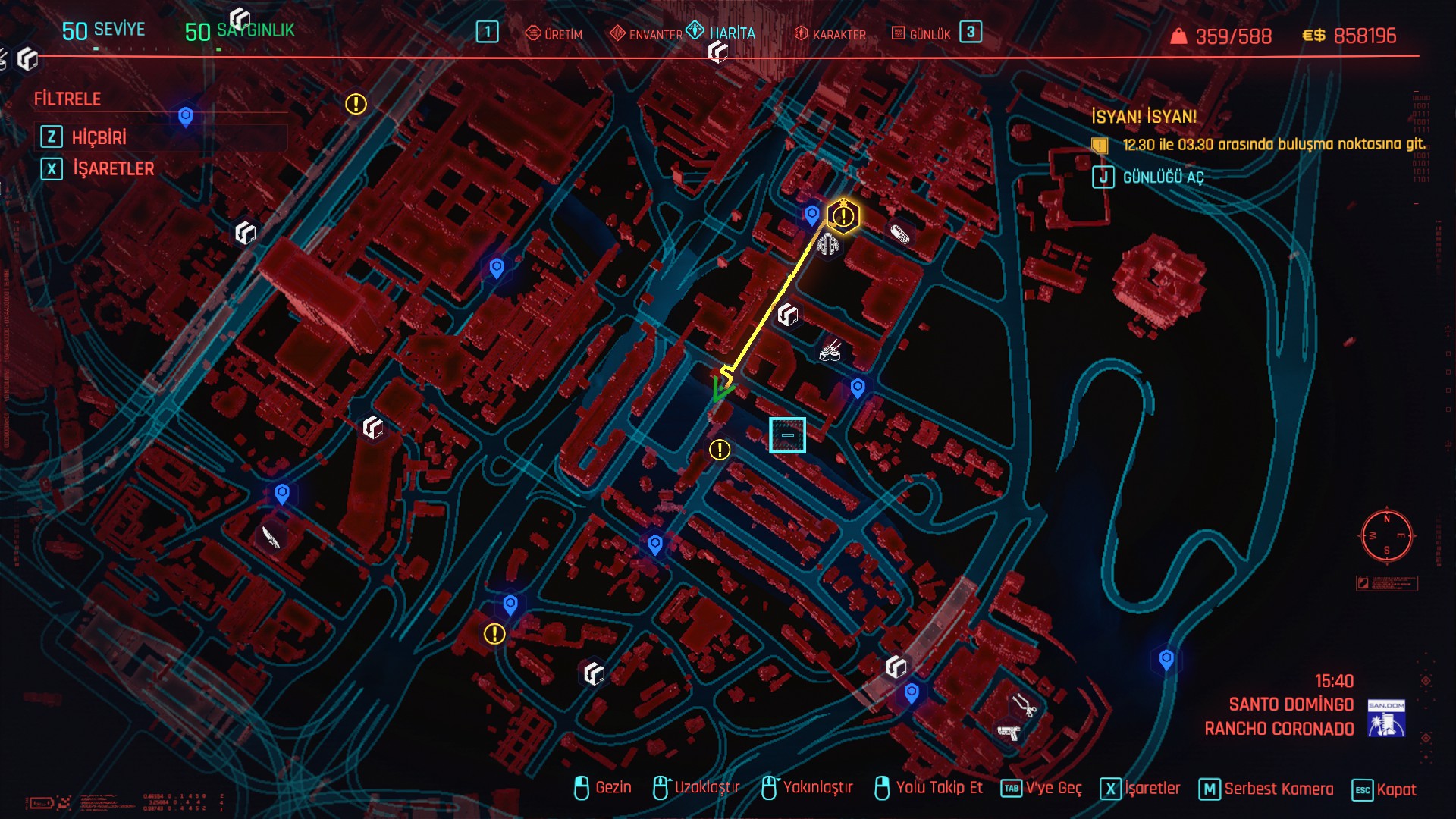Select the pistol weapon shop map icon
Viewport: 1456px width, 819px height.
click(x=1009, y=733)
